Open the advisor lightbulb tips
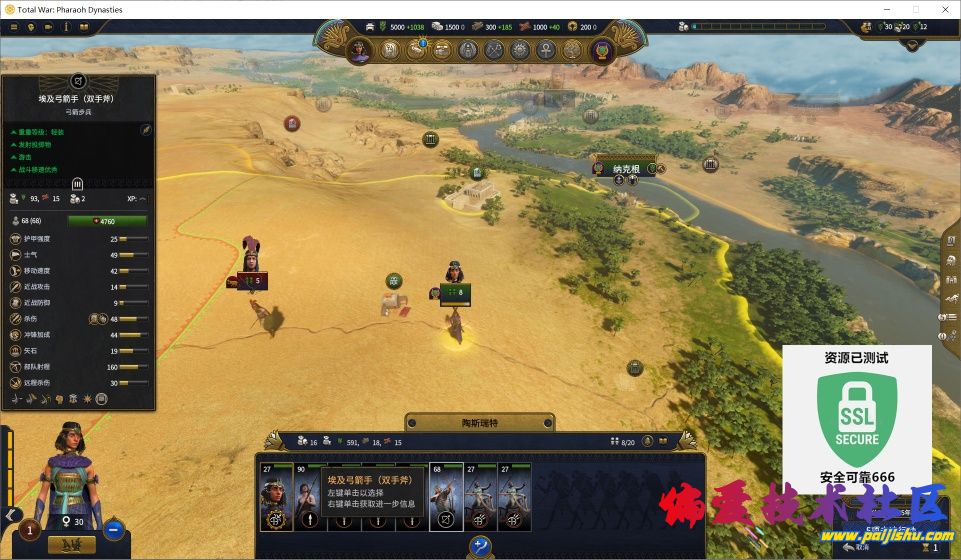The width and height of the screenshot is (961, 560). [x=31, y=28]
